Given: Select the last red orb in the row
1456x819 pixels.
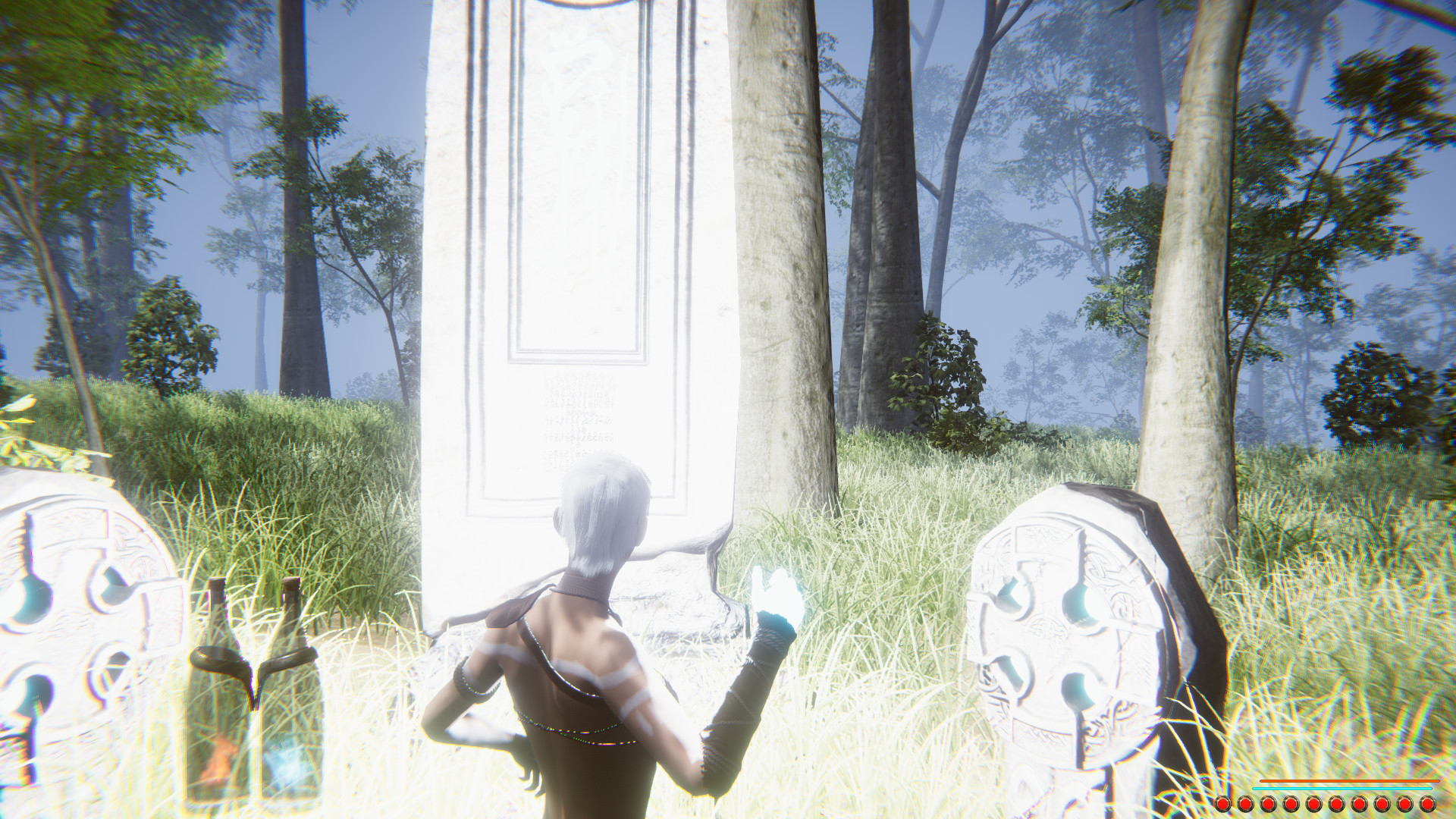Looking at the screenshot, I should click(1427, 804).
